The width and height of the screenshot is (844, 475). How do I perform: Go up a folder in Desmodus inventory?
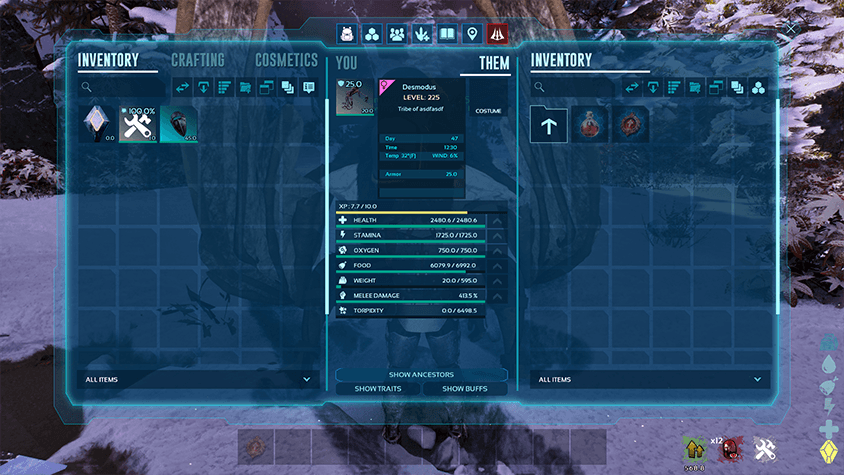coord(549,125)
